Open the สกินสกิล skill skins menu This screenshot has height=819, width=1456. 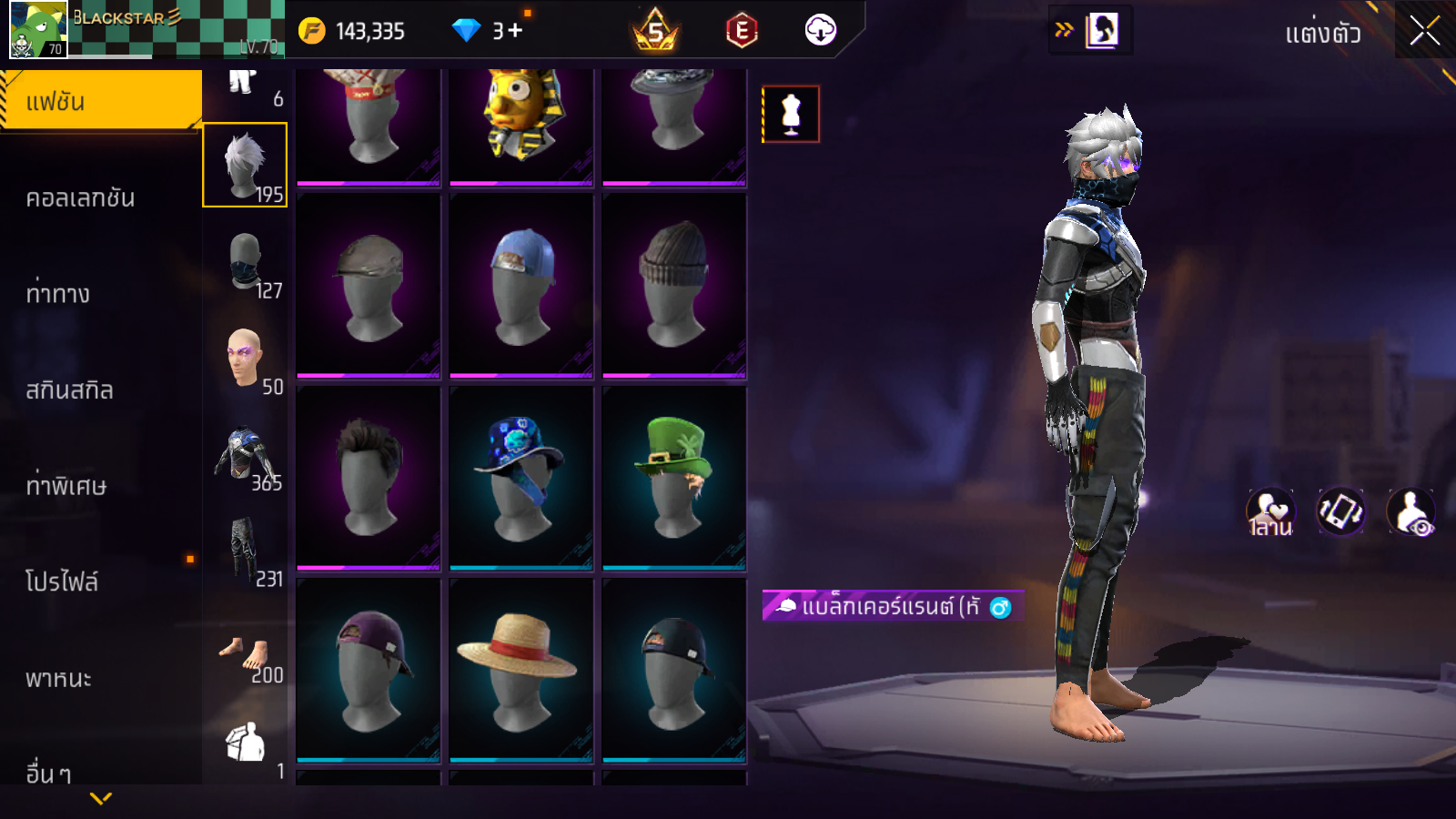point(70,390)
